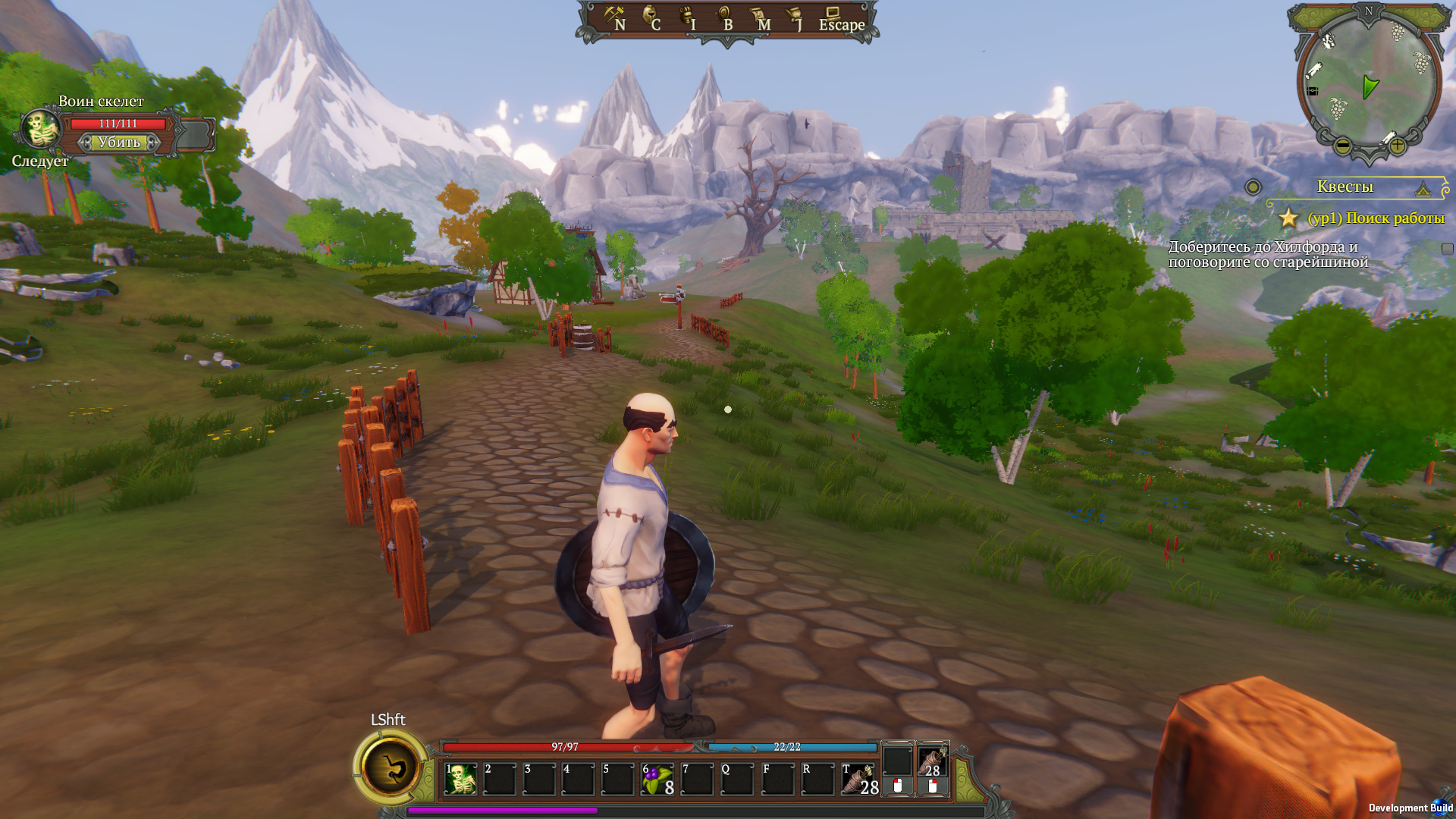
Task: Open the inventory backpack icon
Action: coord(688,18)
